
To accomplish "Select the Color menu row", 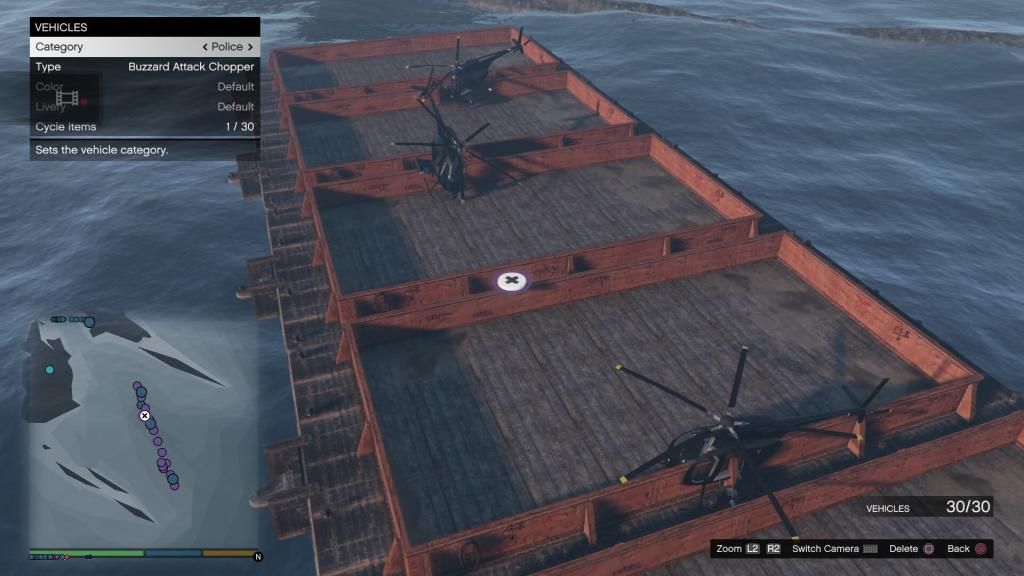I will [144, 87].
